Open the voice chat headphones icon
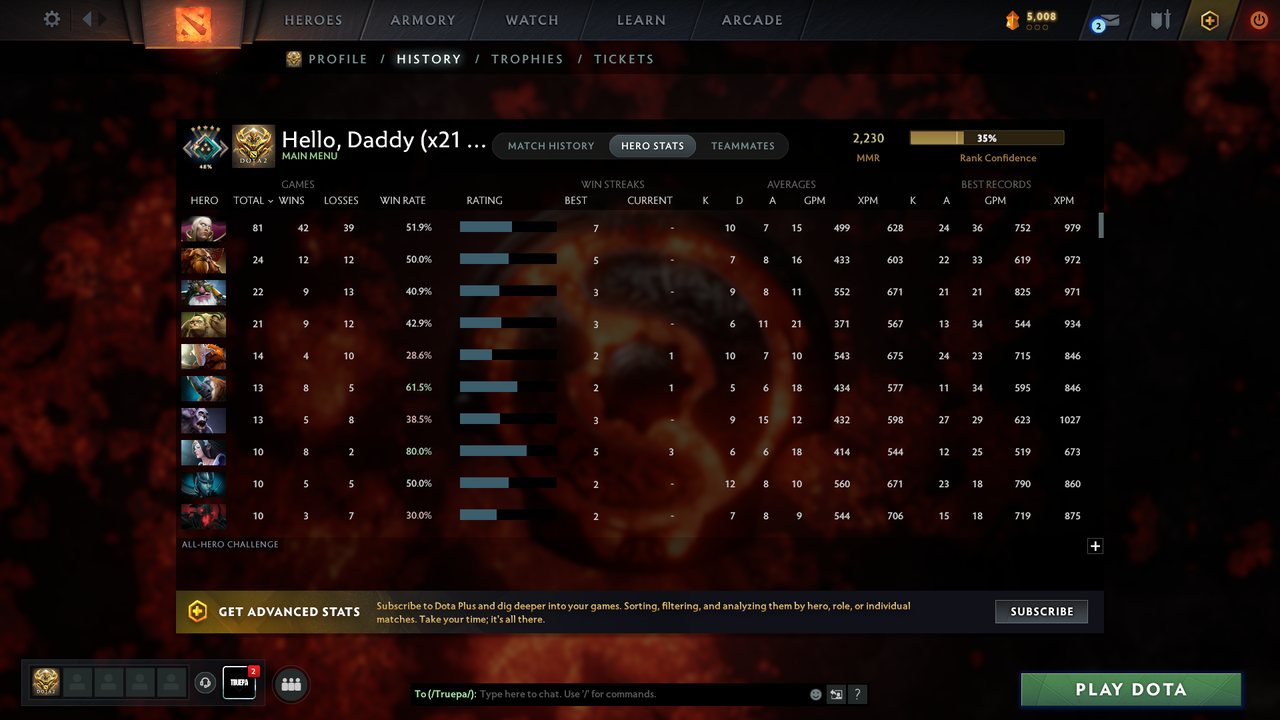The width and height of the screenshot is (1280, 720). click(206, 683)
